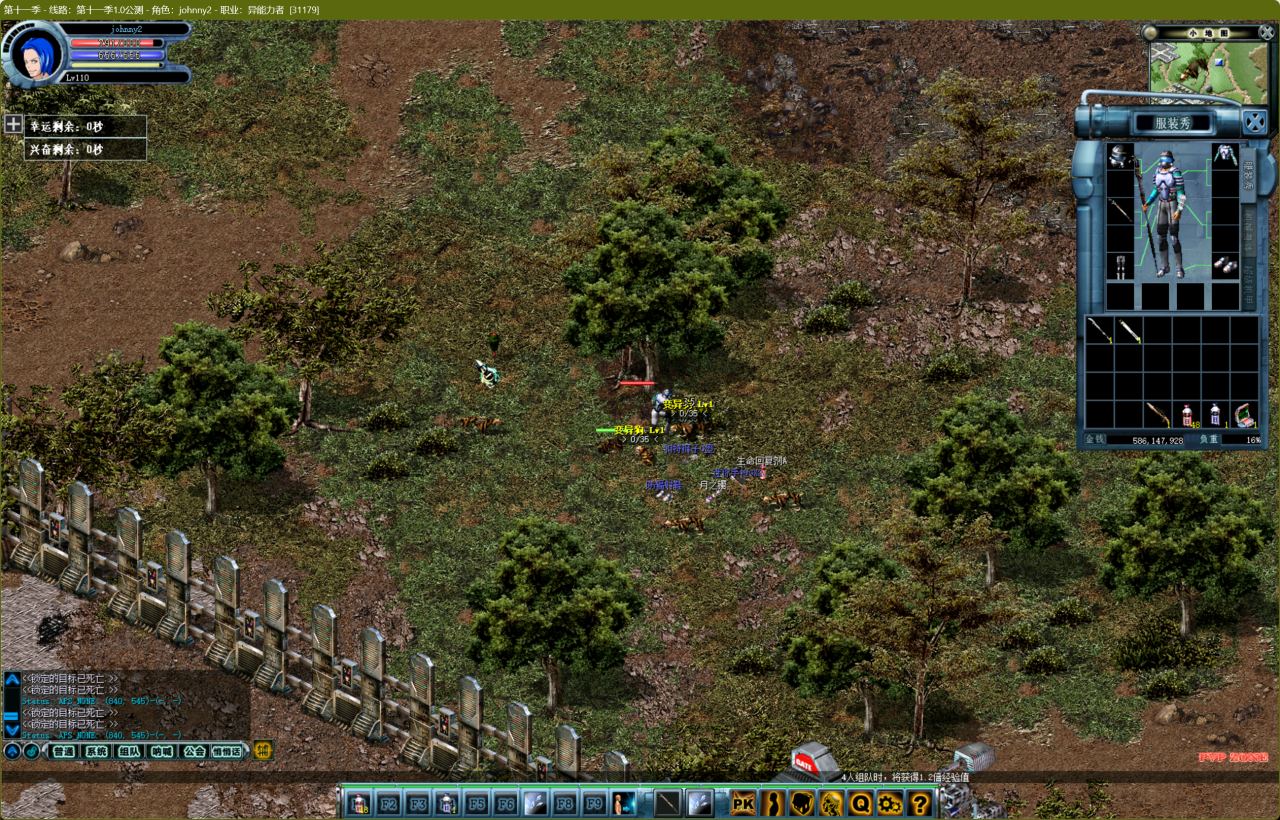Switch chat to the 公会 channel
This screenshot has height=820, width=1280.
tap(193, 751)
